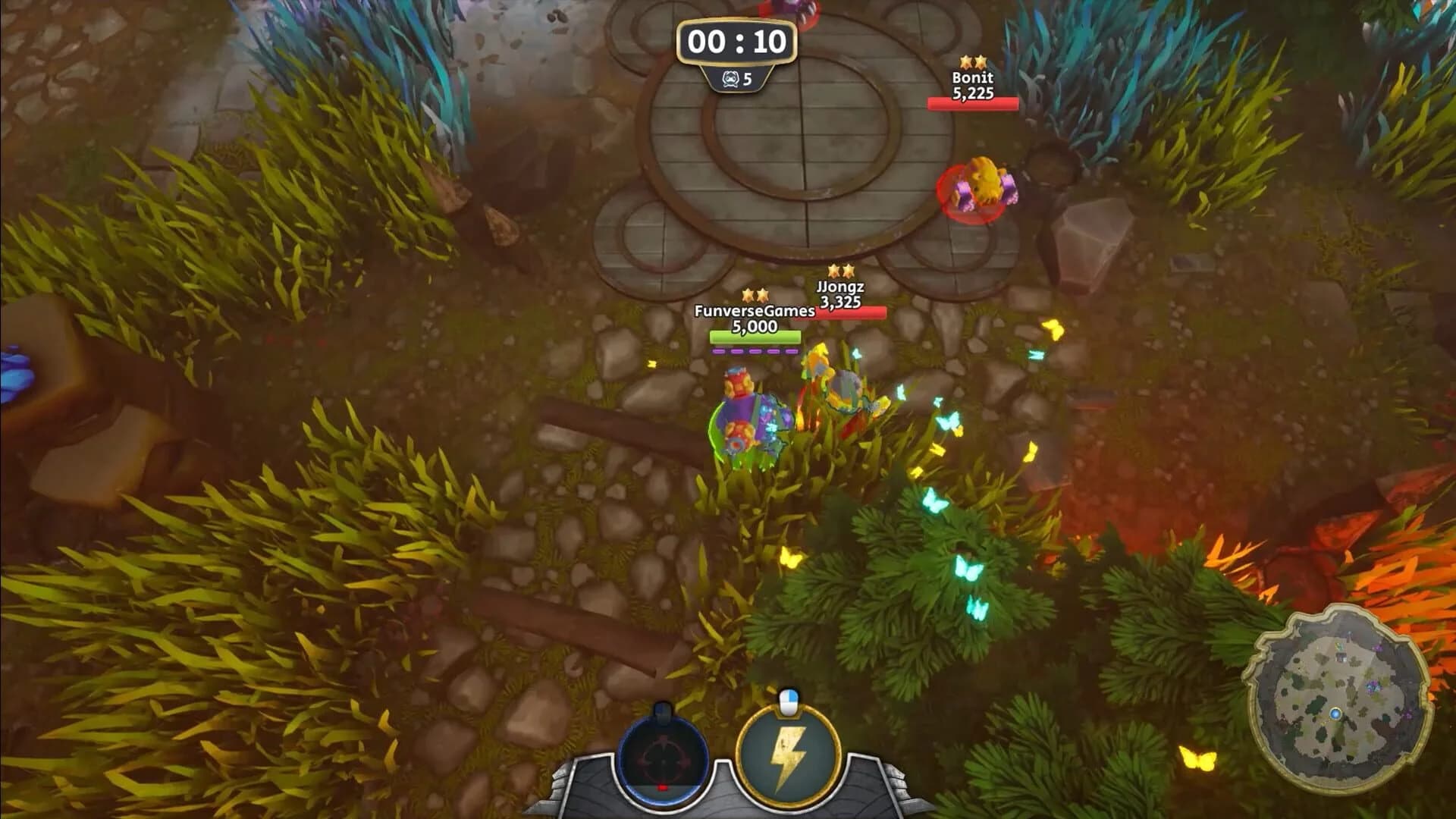Image resolution: width=1456 pixels, height=819 pixels.
Task: Select the purple enemy cluster on the minimap
Action: click(1373, 687)
